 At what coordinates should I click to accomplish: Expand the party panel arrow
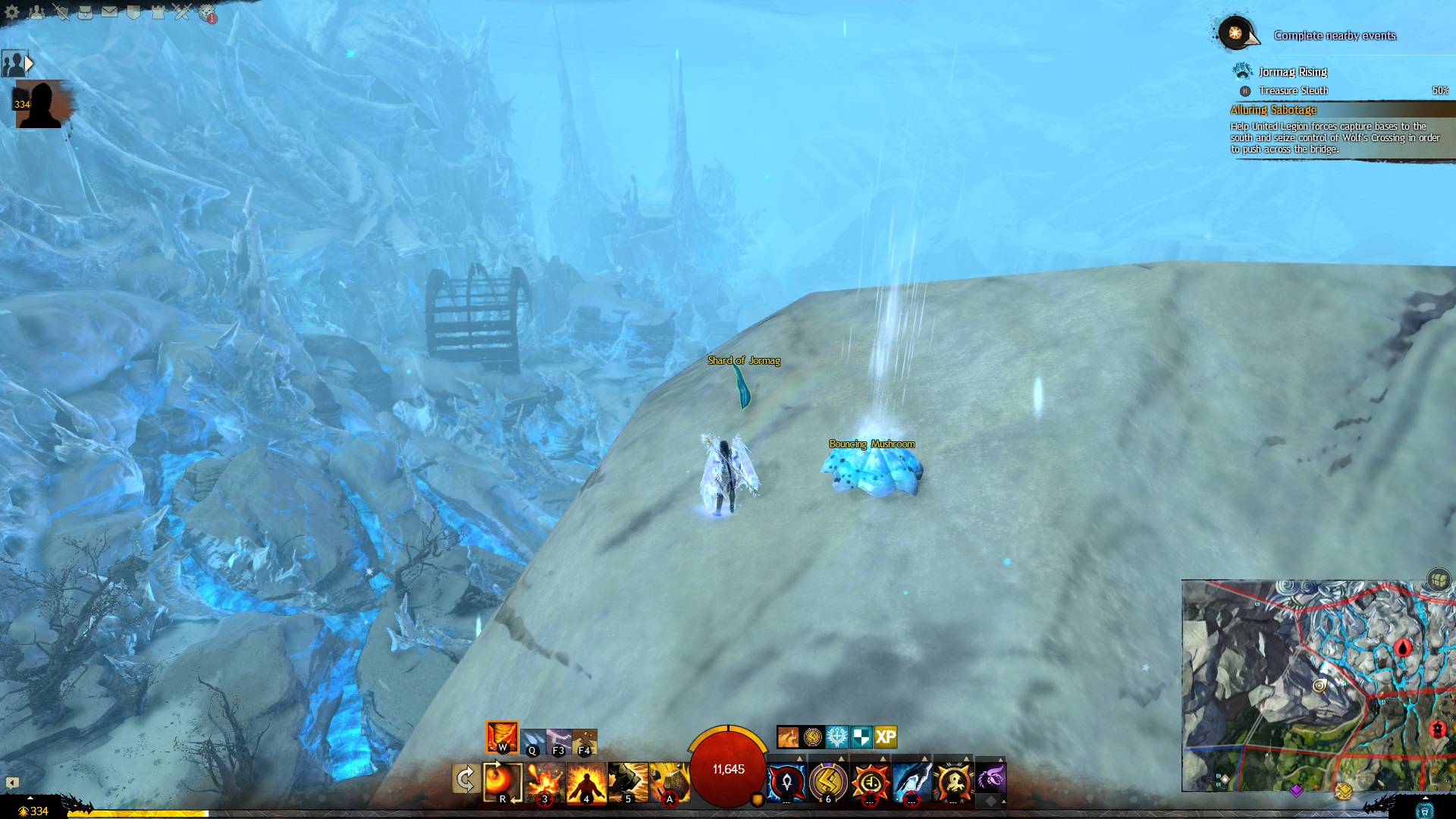[x=30, y=64]
